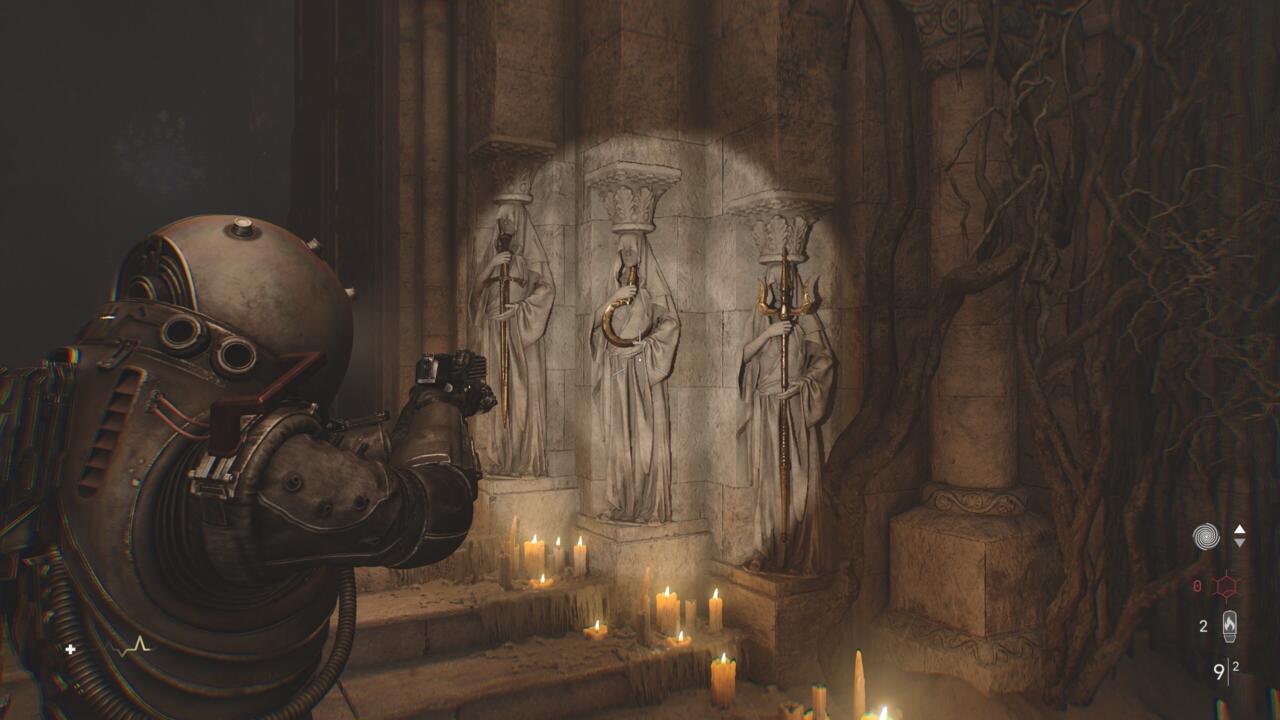Select the white spiral ability icon
1280x720 pixels.
pos(1206,537)
